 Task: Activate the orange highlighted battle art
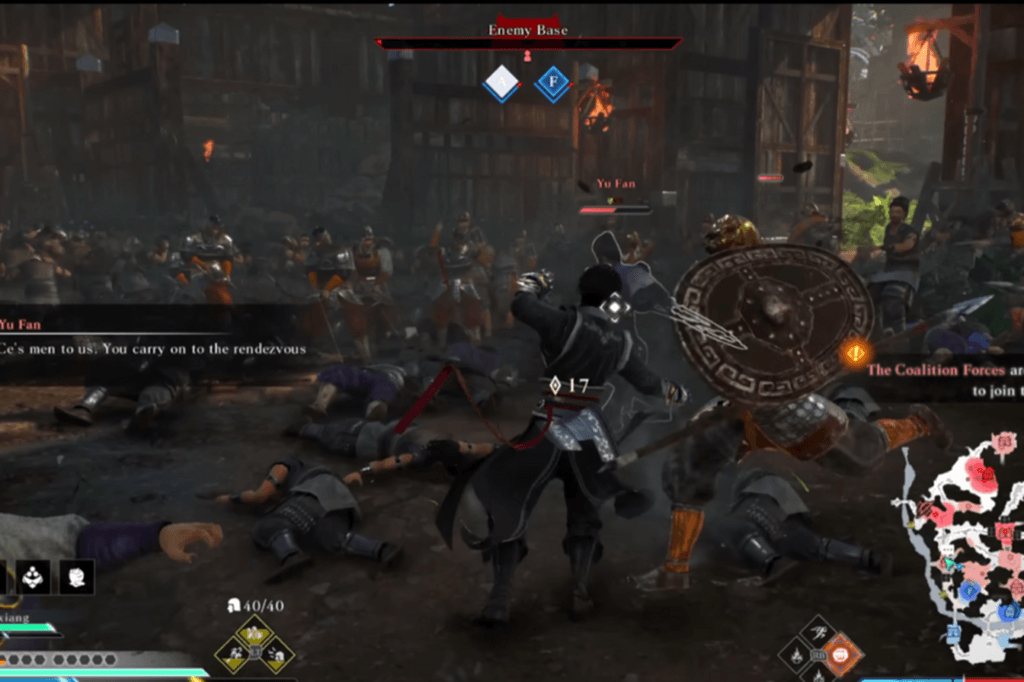[842, 656]
